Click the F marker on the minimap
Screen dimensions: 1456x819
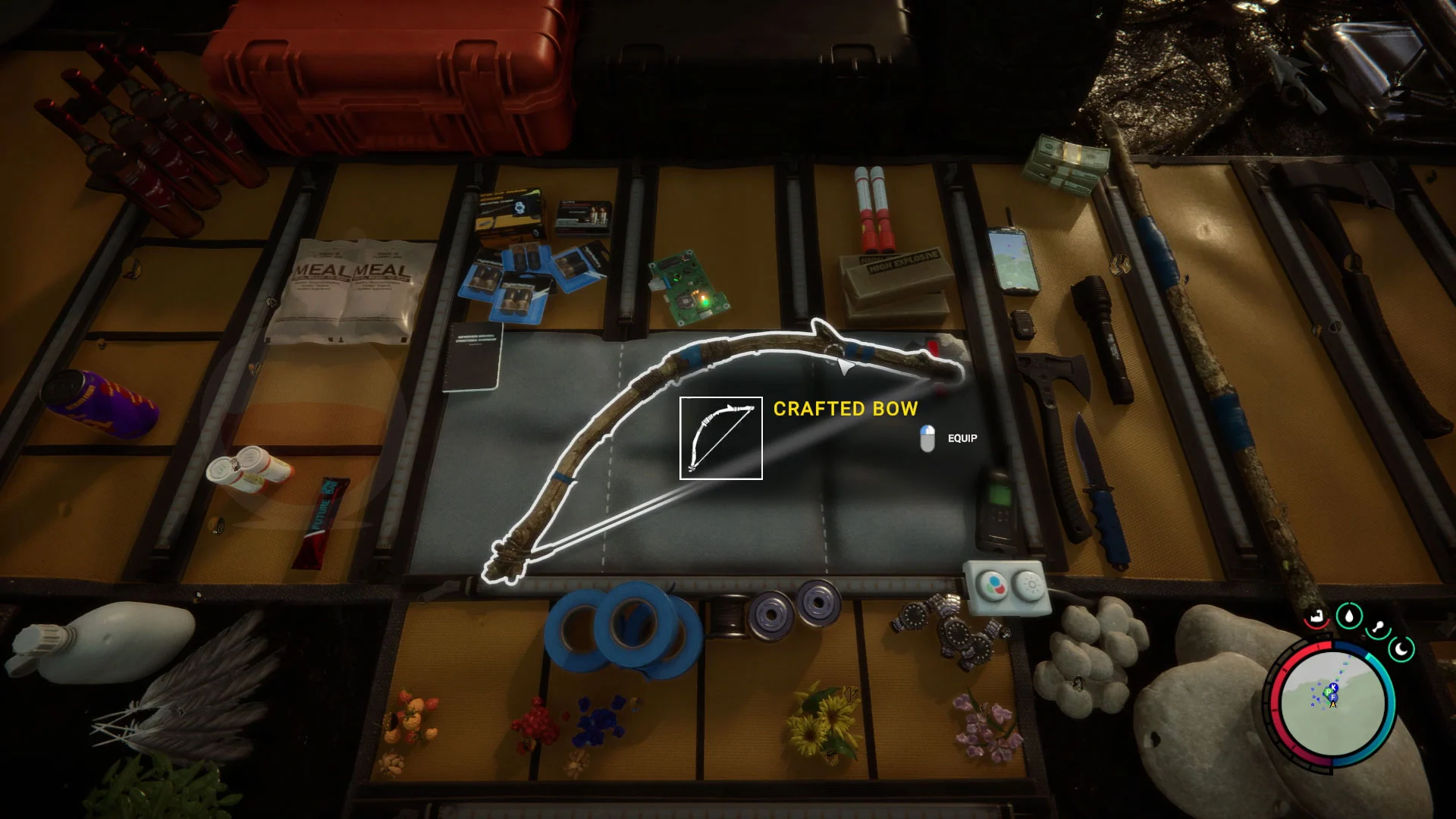coord(1332,697)
